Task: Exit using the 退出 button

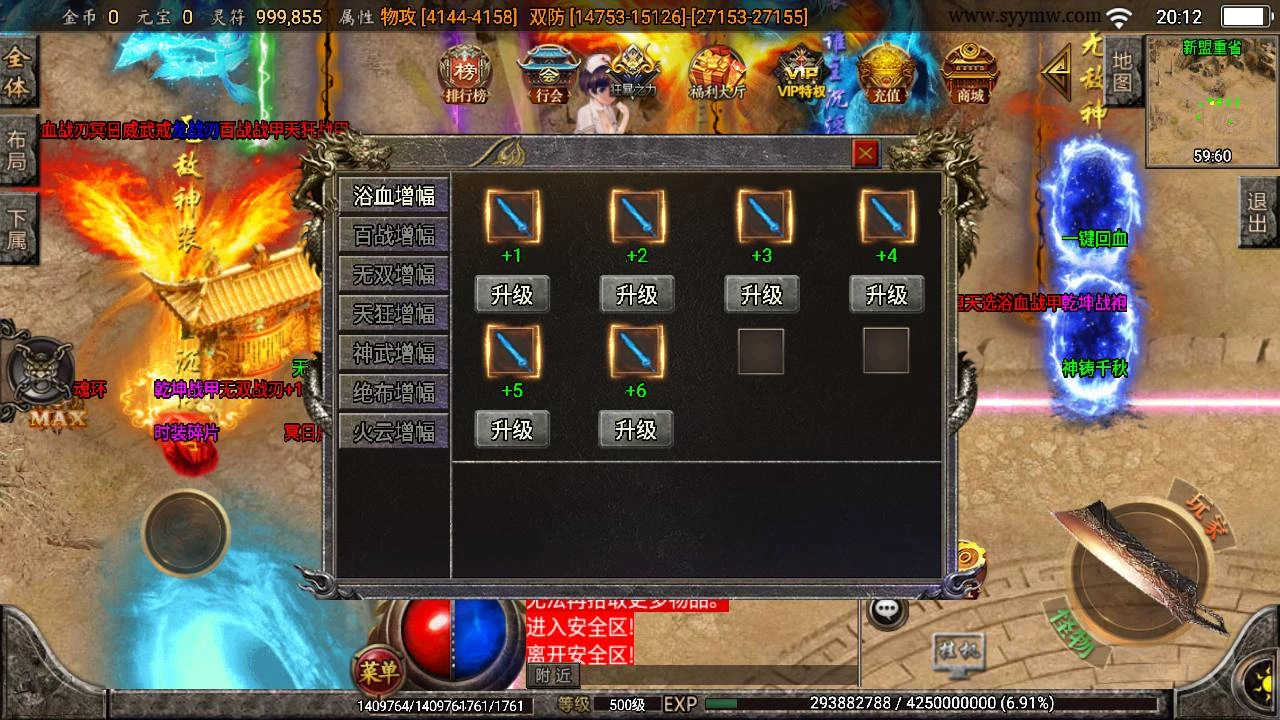Action: (x=1258, y=212)
